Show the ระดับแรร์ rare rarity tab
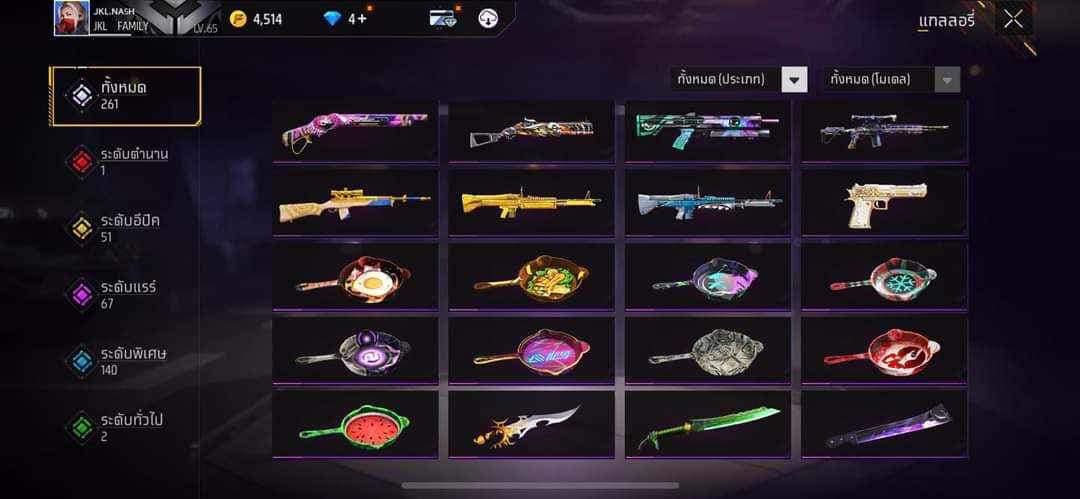 click(x=126, y=294)
